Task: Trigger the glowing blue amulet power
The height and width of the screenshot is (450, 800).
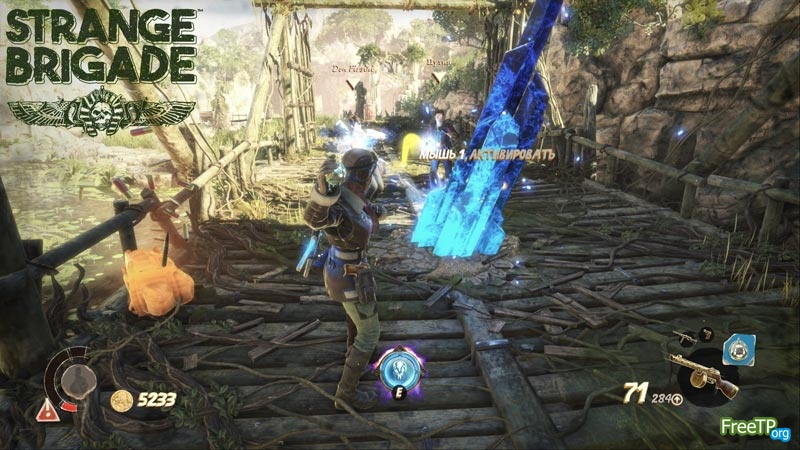Action: coord(396,369)
